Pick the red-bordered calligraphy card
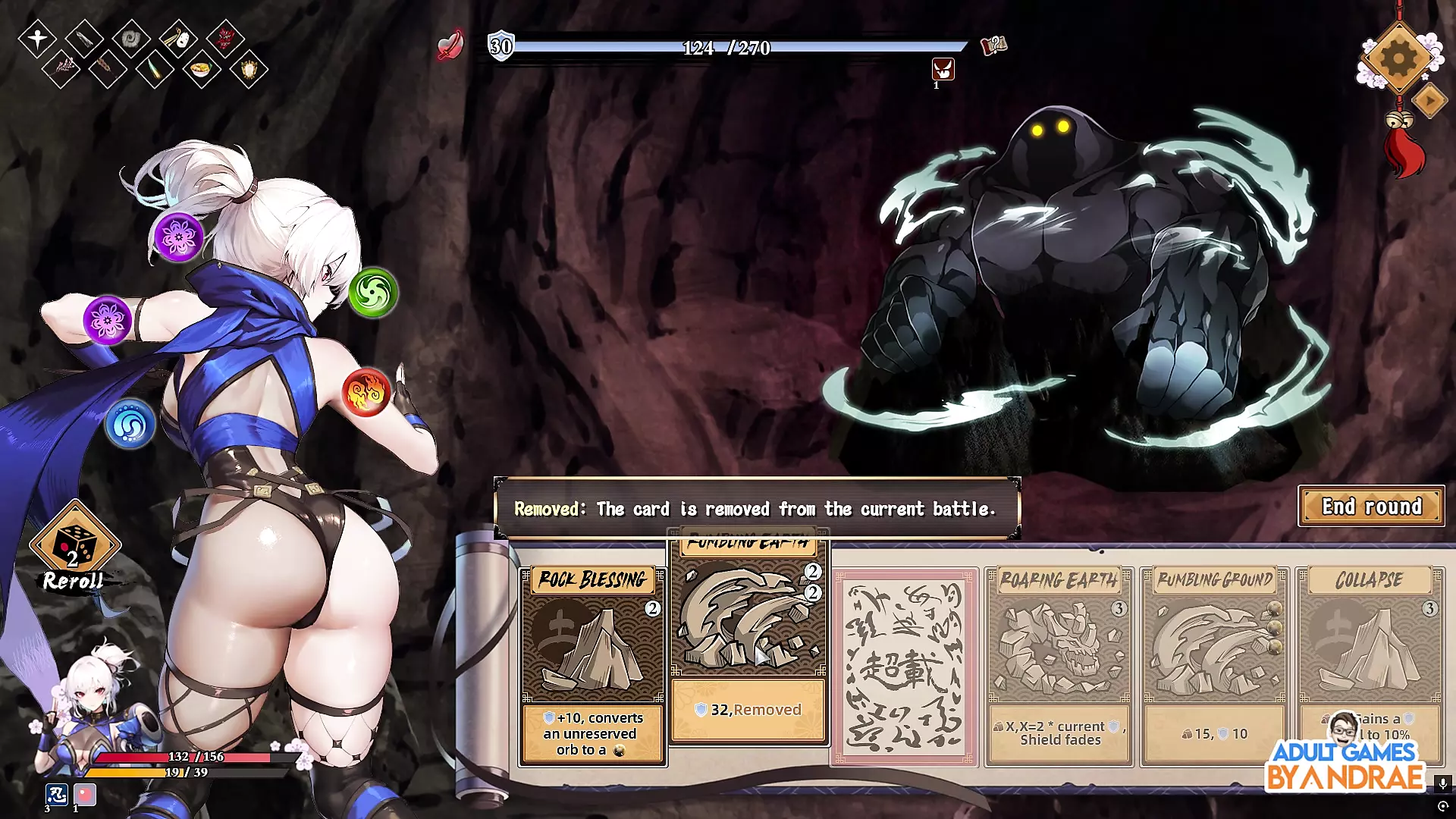1456x819 pixels. [x=904, y=667]
